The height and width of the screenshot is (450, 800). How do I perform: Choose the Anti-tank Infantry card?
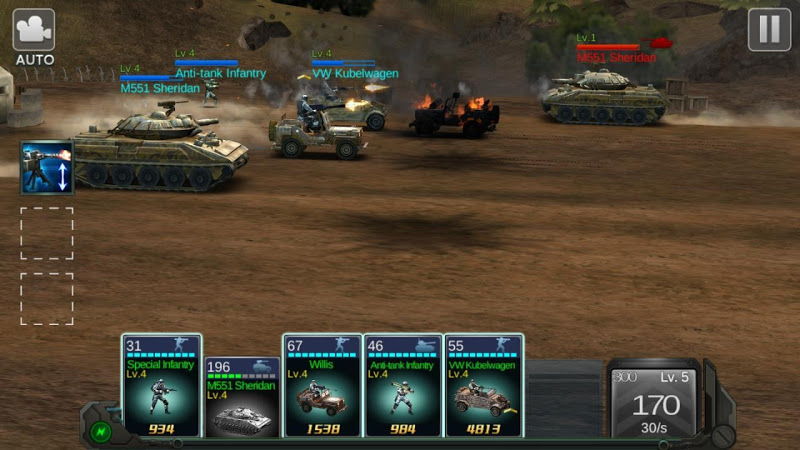point(402,386)
